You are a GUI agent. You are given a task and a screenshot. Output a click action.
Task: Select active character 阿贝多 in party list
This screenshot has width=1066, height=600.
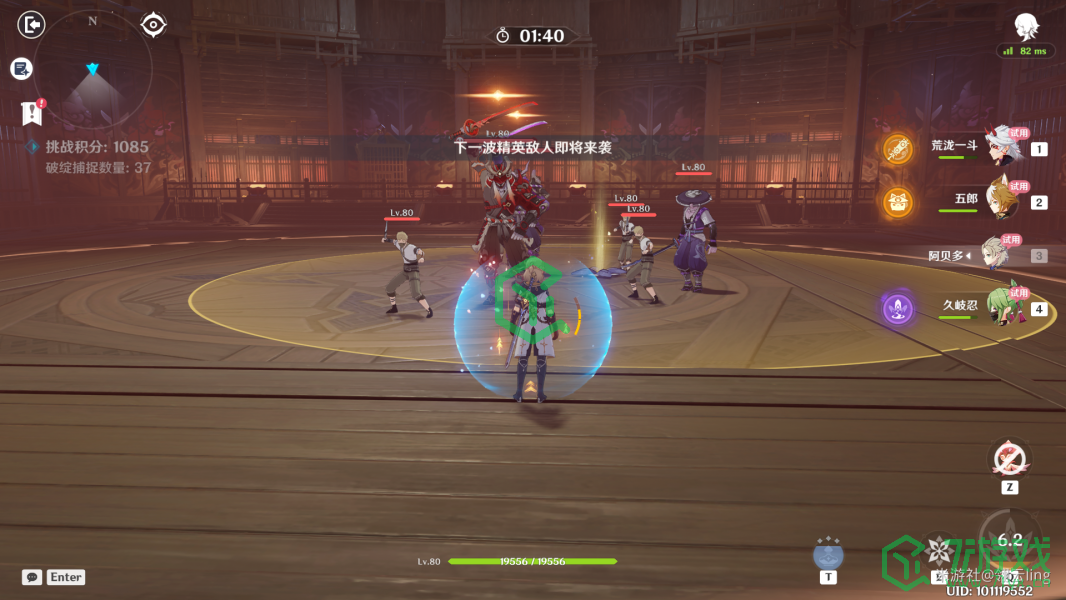(993, 255)
